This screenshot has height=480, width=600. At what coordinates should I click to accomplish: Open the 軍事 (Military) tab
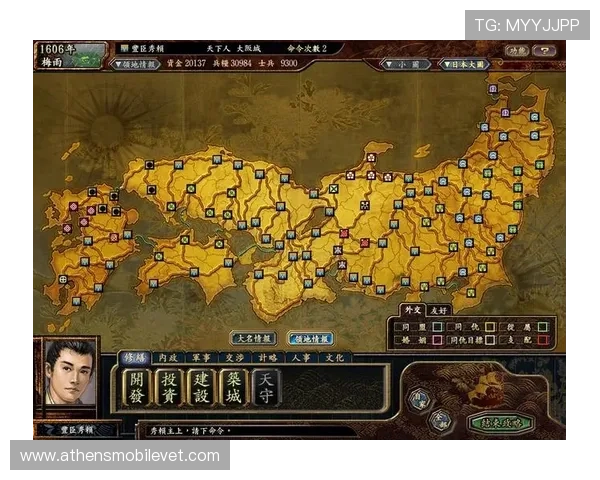coord(201,357)
